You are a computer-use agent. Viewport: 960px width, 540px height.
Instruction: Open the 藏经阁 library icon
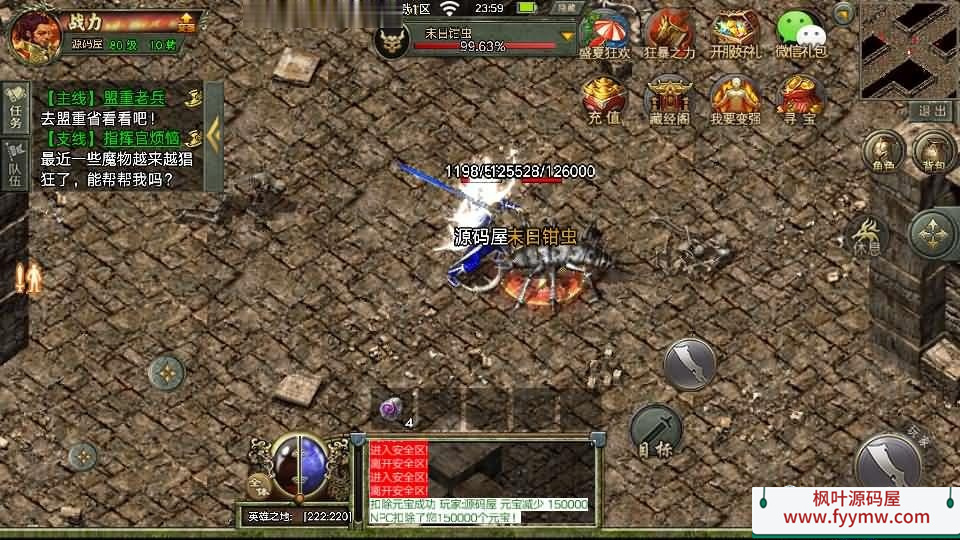669,100
